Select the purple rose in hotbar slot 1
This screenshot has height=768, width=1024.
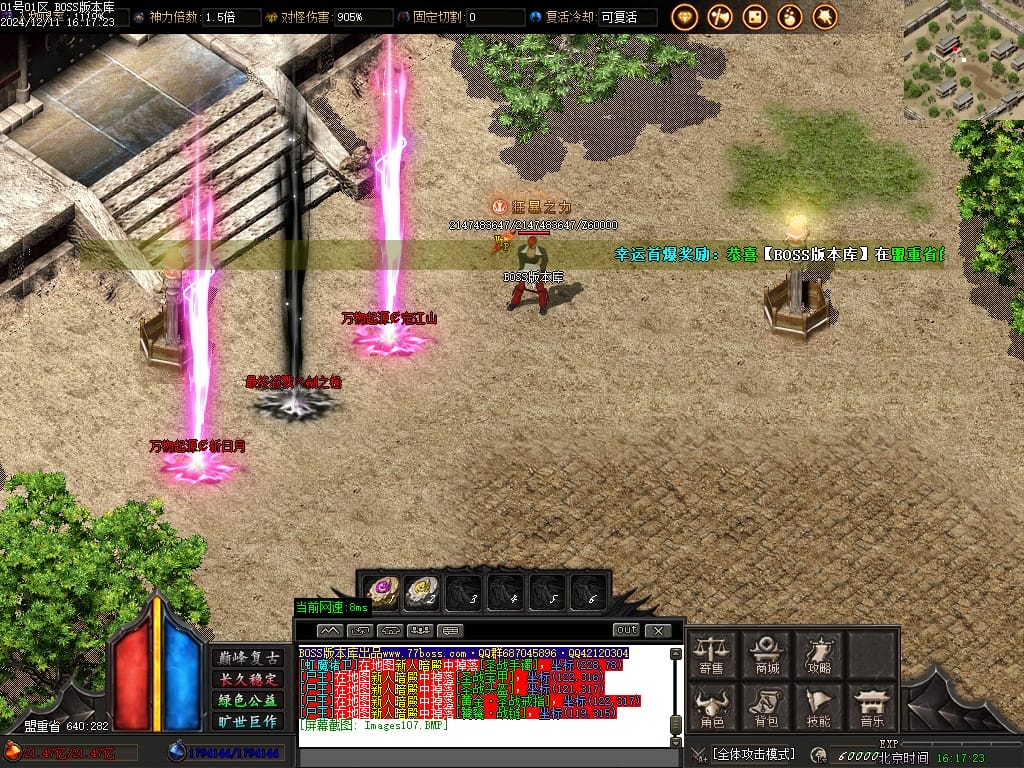[x=381, y=593]
